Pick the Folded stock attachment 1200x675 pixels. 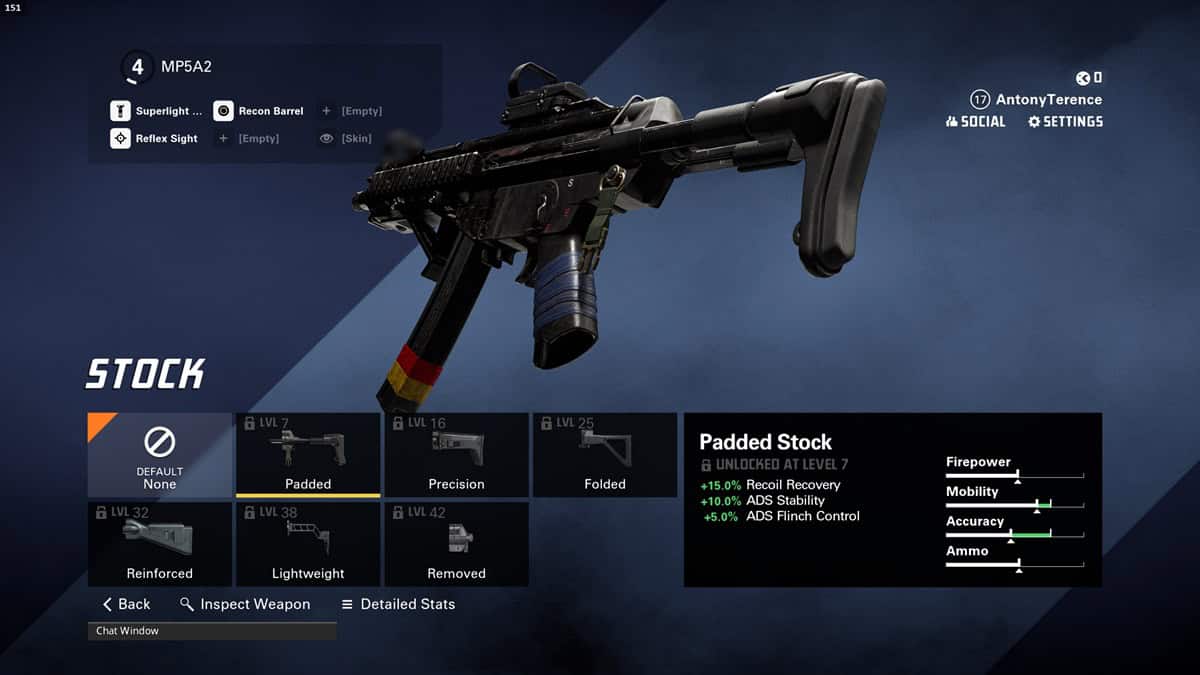(x=604, y=455)
